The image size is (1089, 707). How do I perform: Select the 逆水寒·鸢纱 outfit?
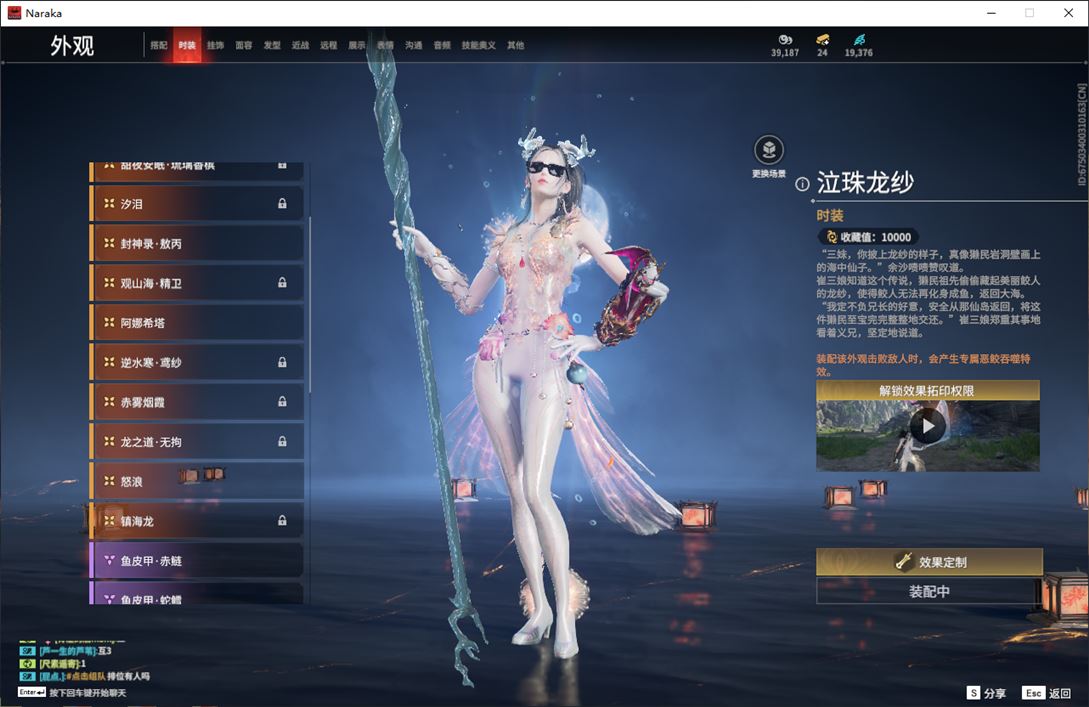[197, 362]
